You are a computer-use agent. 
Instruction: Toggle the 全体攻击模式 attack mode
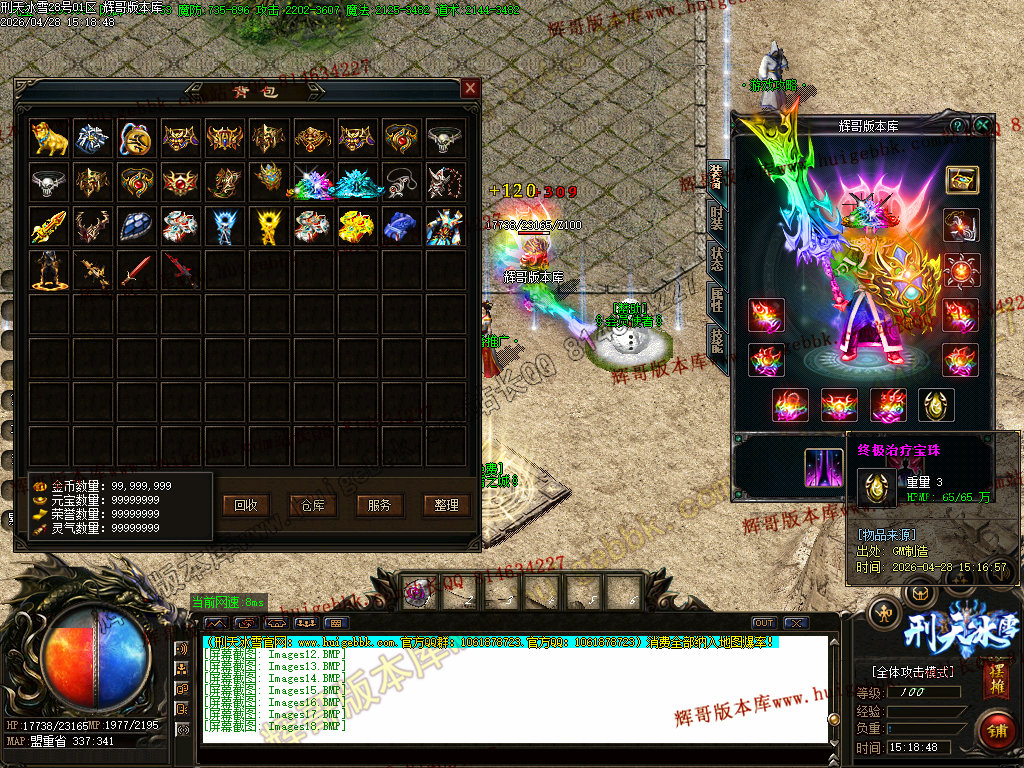[x=912, y=672]
